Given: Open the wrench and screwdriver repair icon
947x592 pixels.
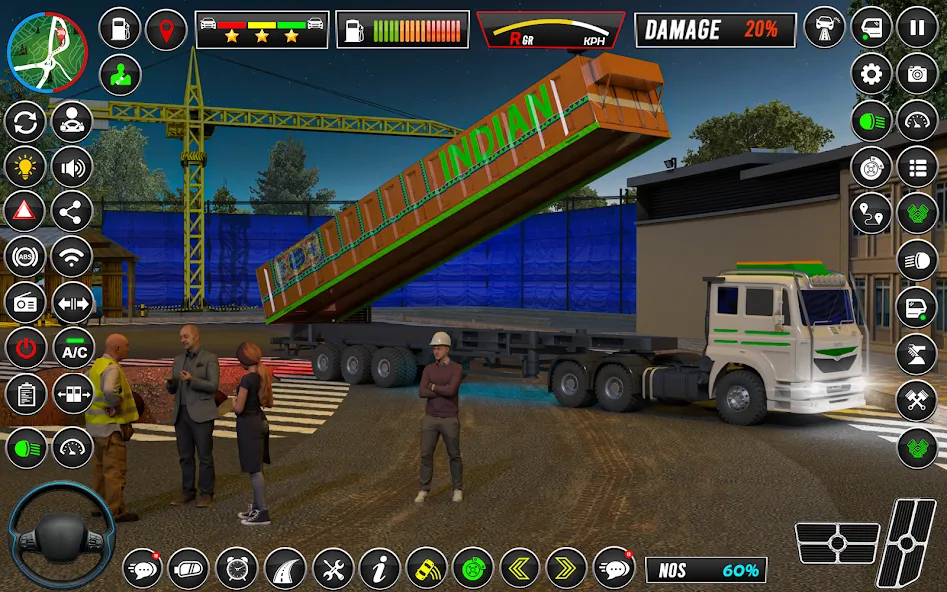Looking at the screenshot, I should pos(333,568).
